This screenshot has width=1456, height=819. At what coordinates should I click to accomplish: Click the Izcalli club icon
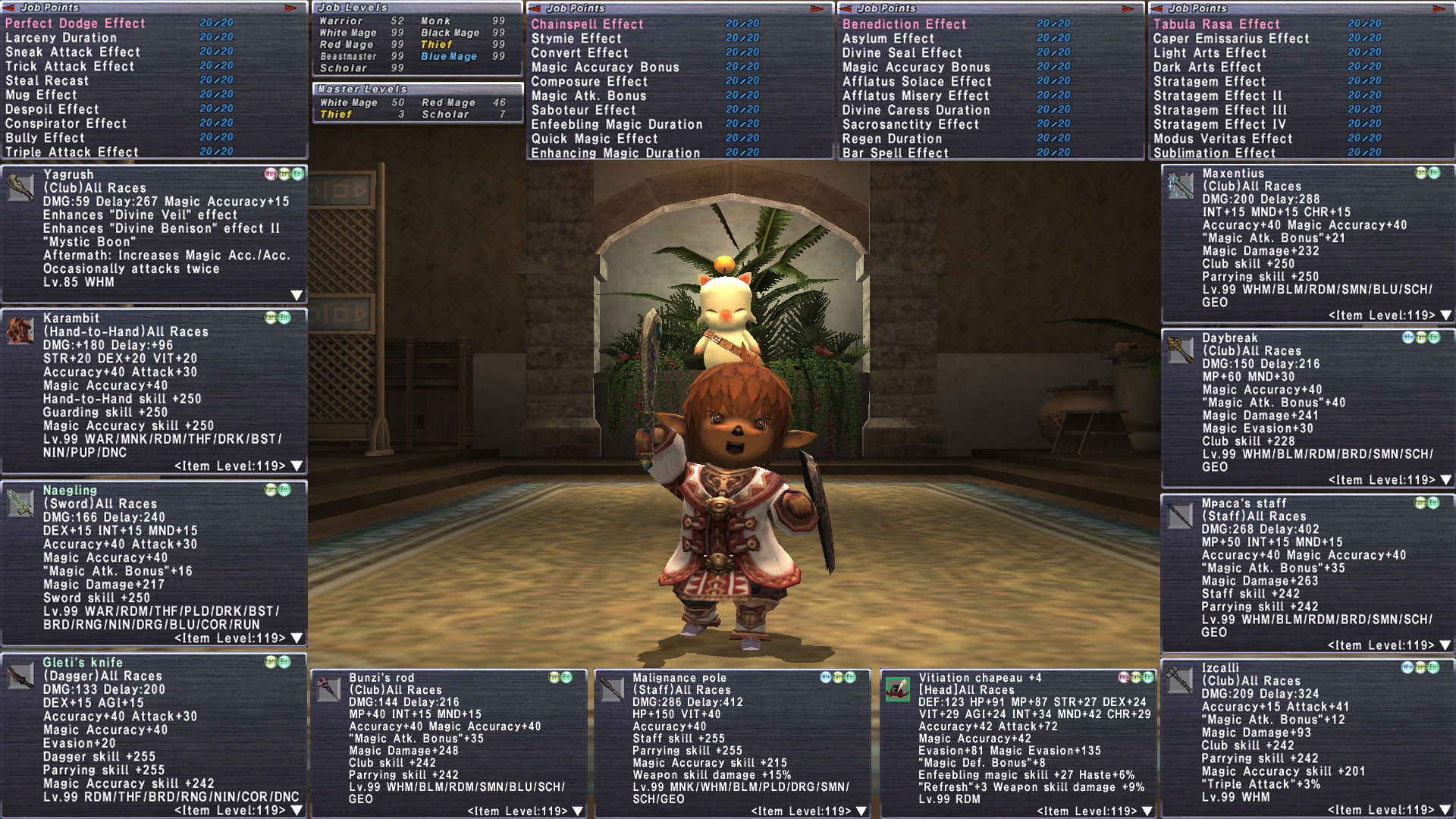(1180, 680)
